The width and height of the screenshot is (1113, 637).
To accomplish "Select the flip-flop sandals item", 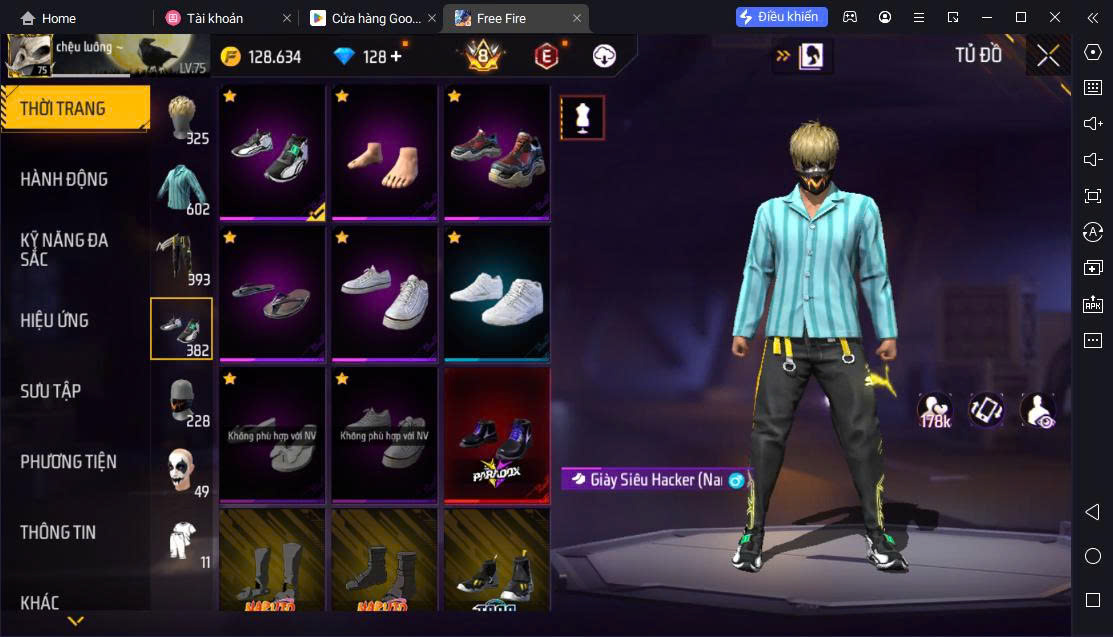I will [x=272, y=294].
